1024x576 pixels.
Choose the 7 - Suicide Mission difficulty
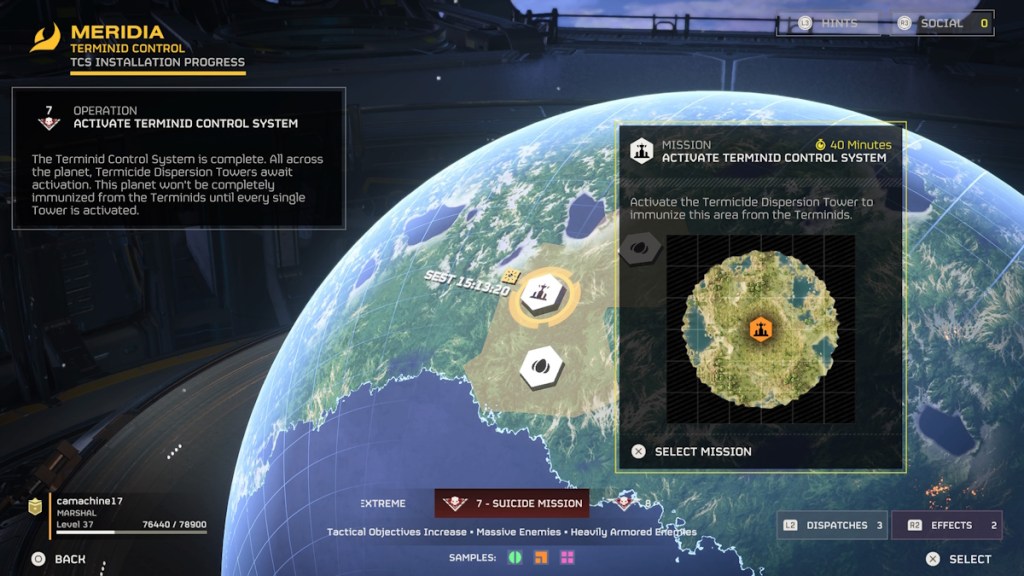pyautogui.click(x=512, y=503)
